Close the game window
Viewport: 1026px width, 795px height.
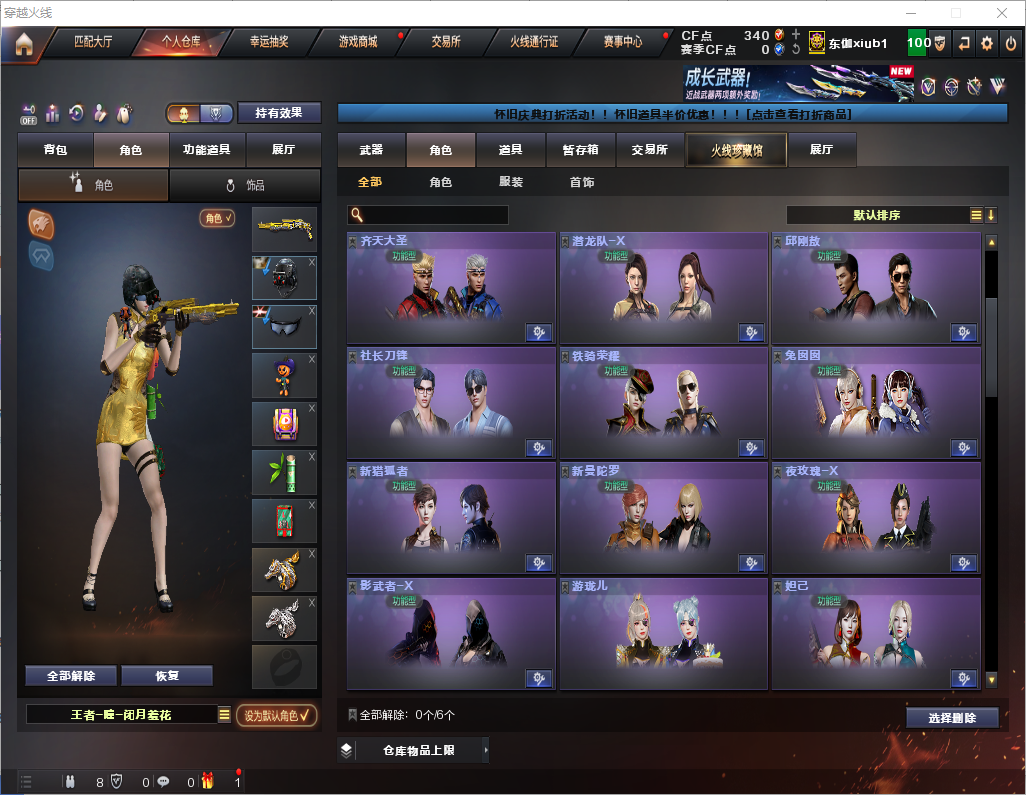[x=1003, y=13]
